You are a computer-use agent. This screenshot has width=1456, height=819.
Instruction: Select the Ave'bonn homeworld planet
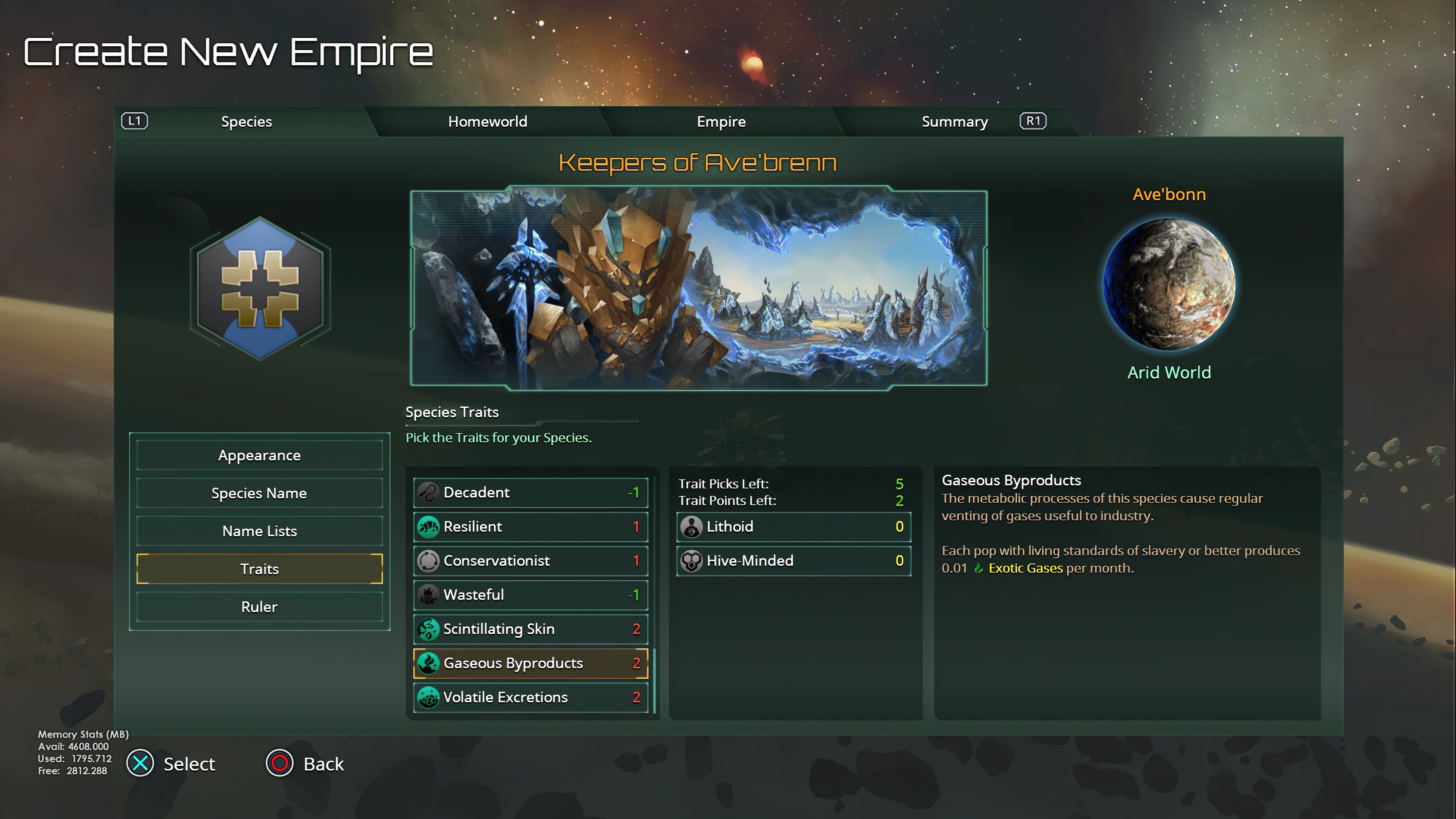[1169, 284]
